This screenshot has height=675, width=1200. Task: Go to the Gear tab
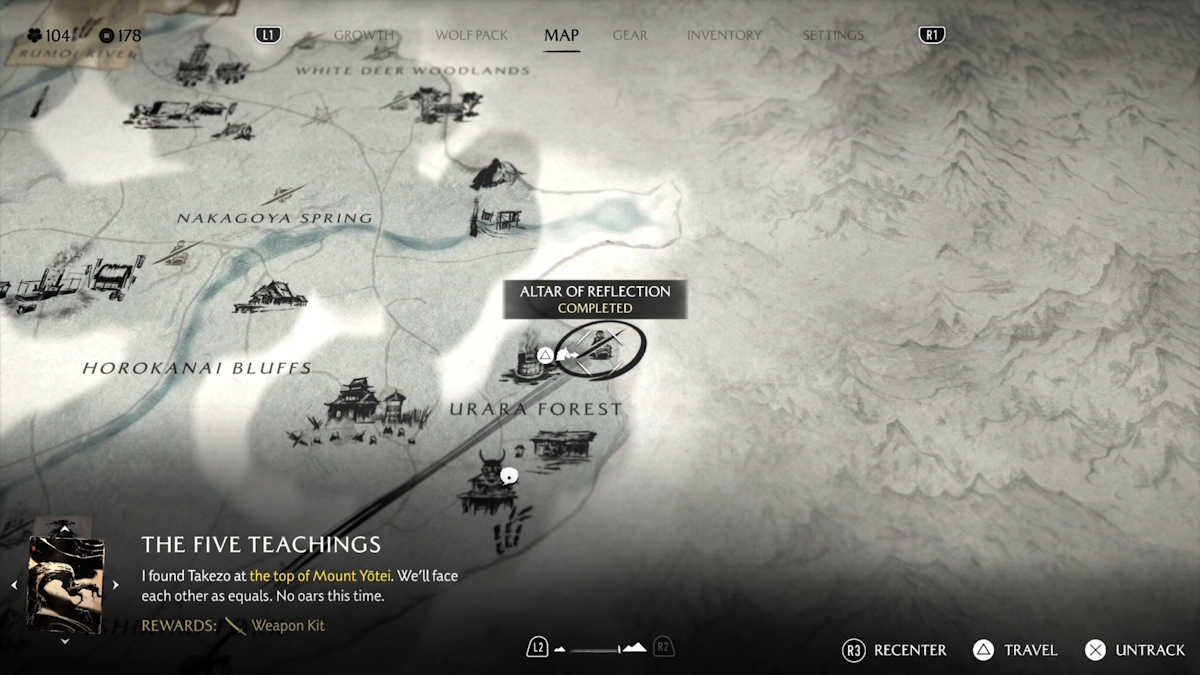point(630,35)
